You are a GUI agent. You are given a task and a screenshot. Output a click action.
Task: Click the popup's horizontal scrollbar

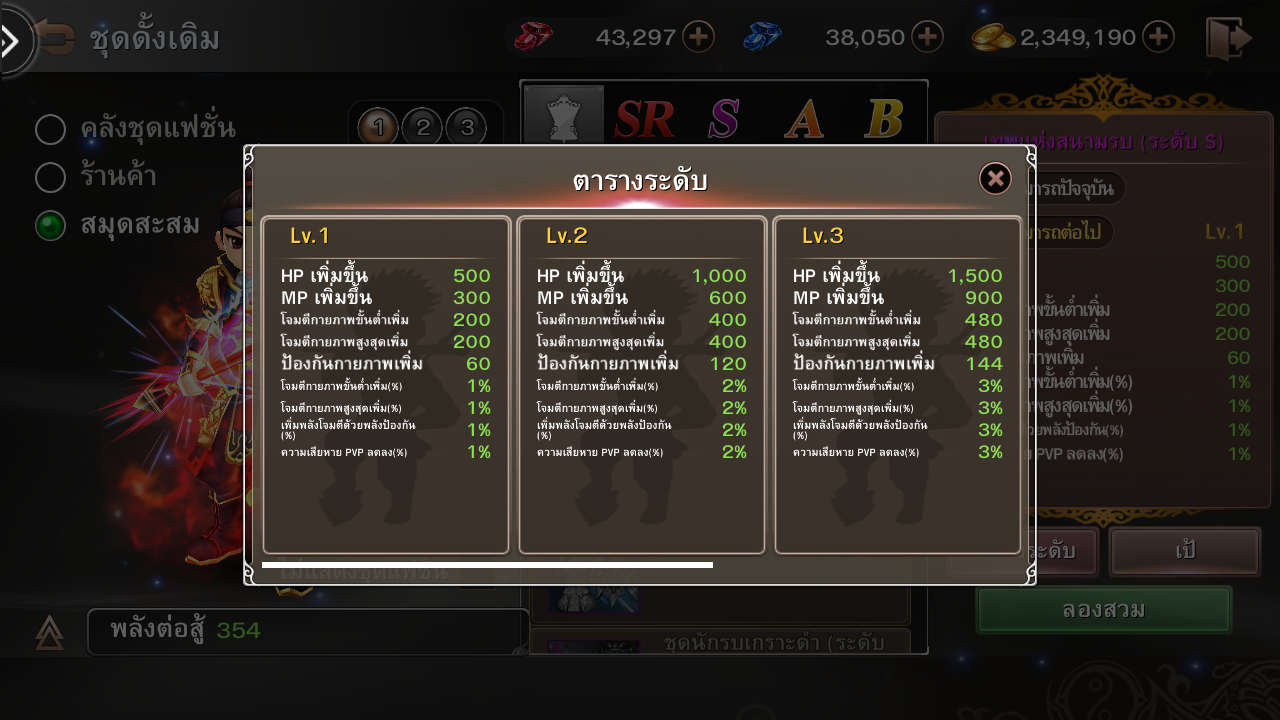[487, 565]
